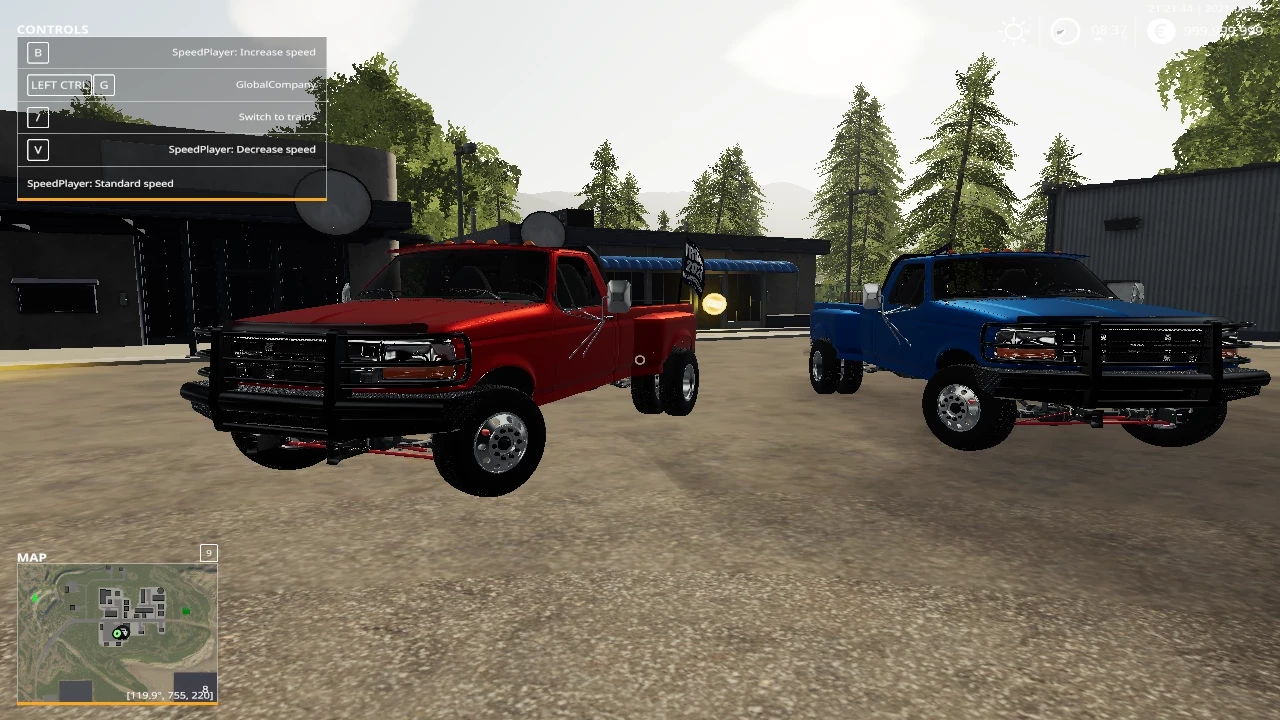Toggle the minimap zoom with the 9 button
The height and width of the screenshot is (720, 1280).
point(208,553)
